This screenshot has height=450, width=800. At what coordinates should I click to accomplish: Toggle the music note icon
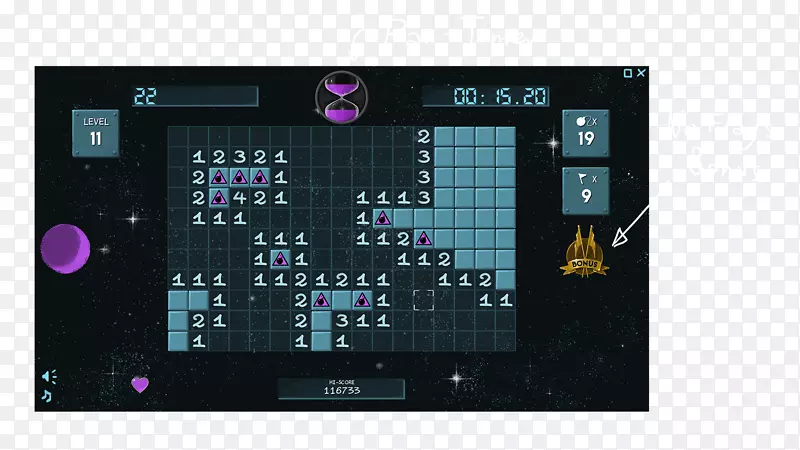point(46,395)
